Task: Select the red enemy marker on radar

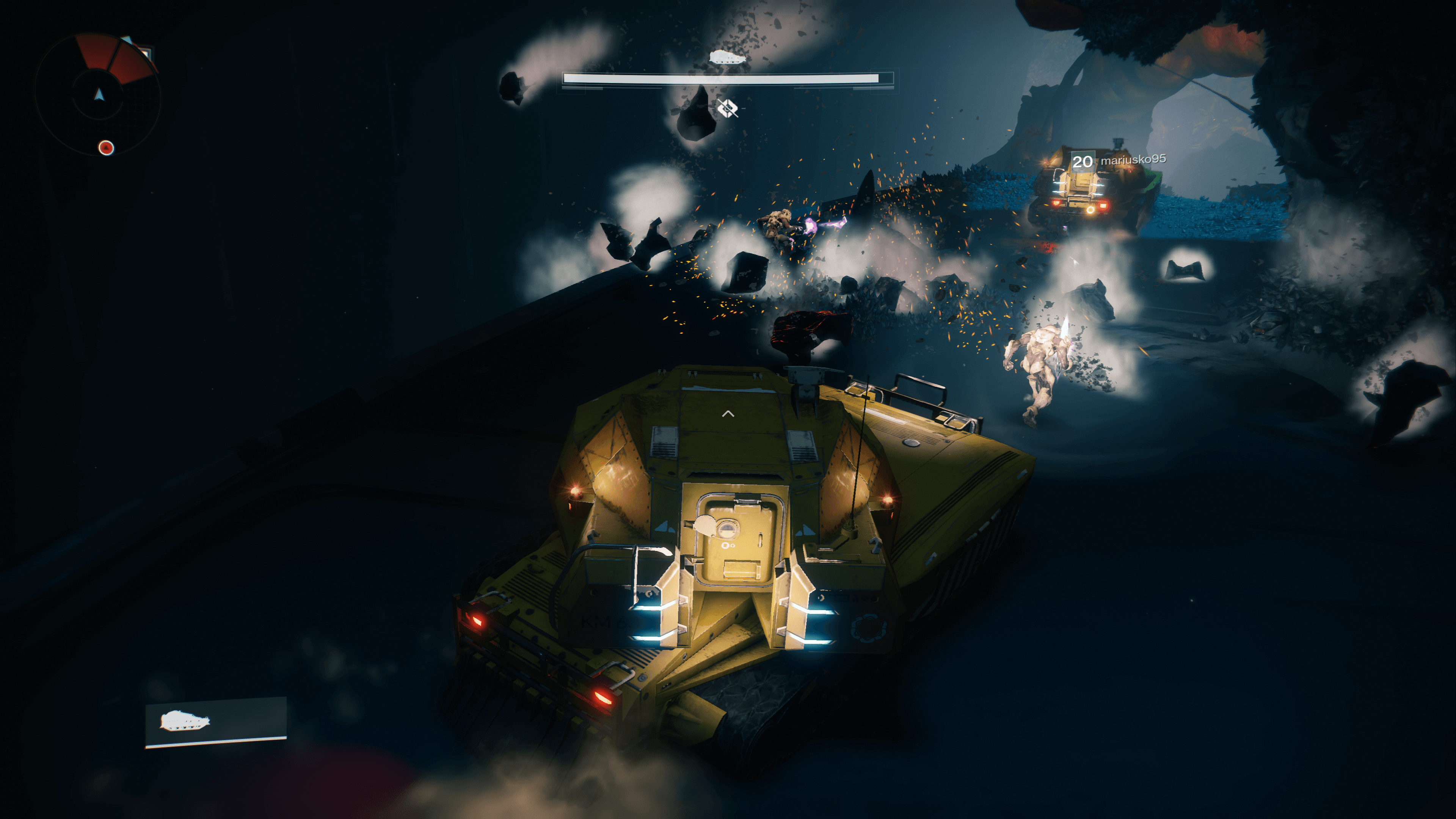Action: pos(106,148)
